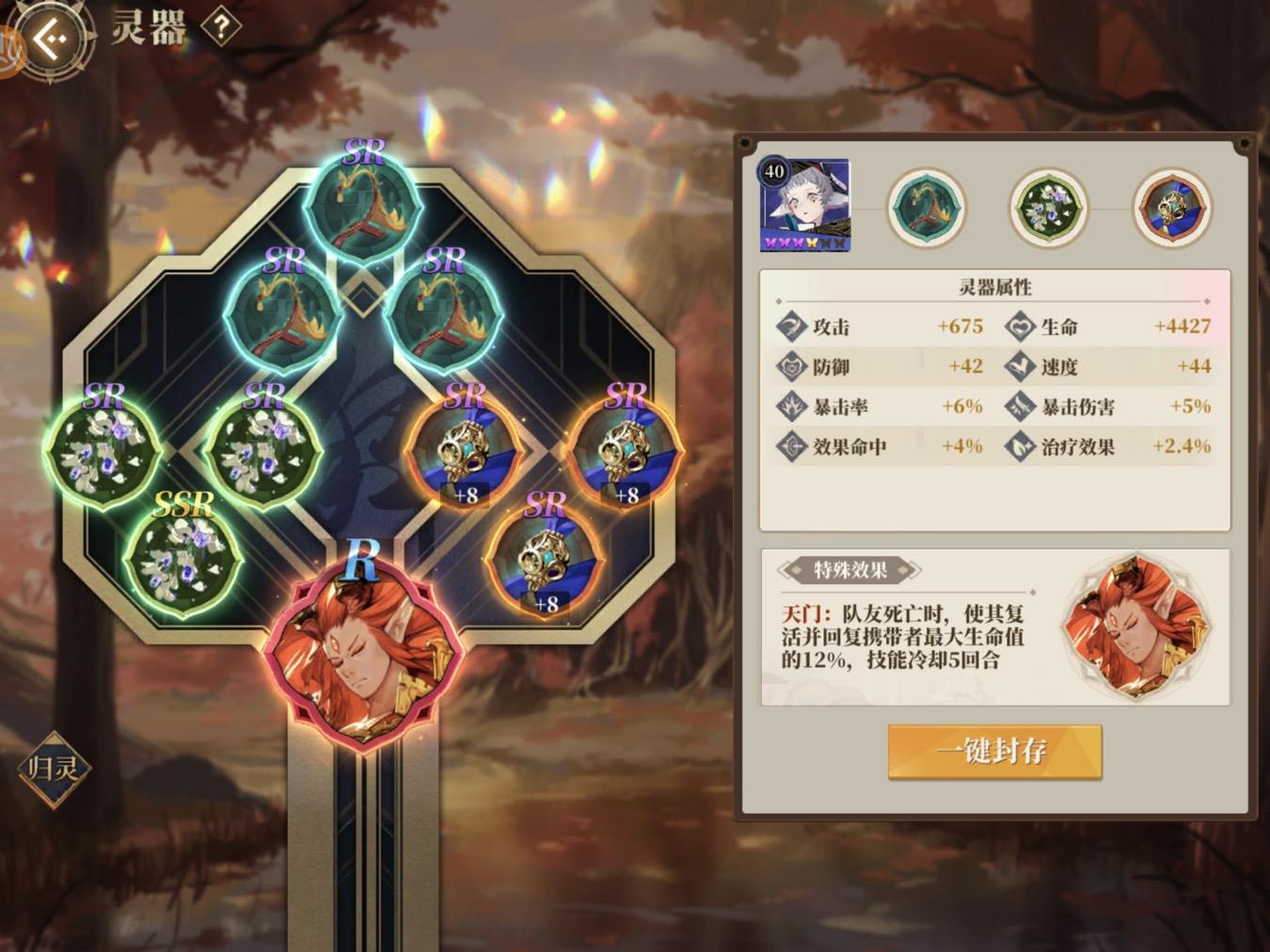
Task: Click the 治疗效果 healing effect icon
Action: pyautogui.click(x=1018, y=446)
